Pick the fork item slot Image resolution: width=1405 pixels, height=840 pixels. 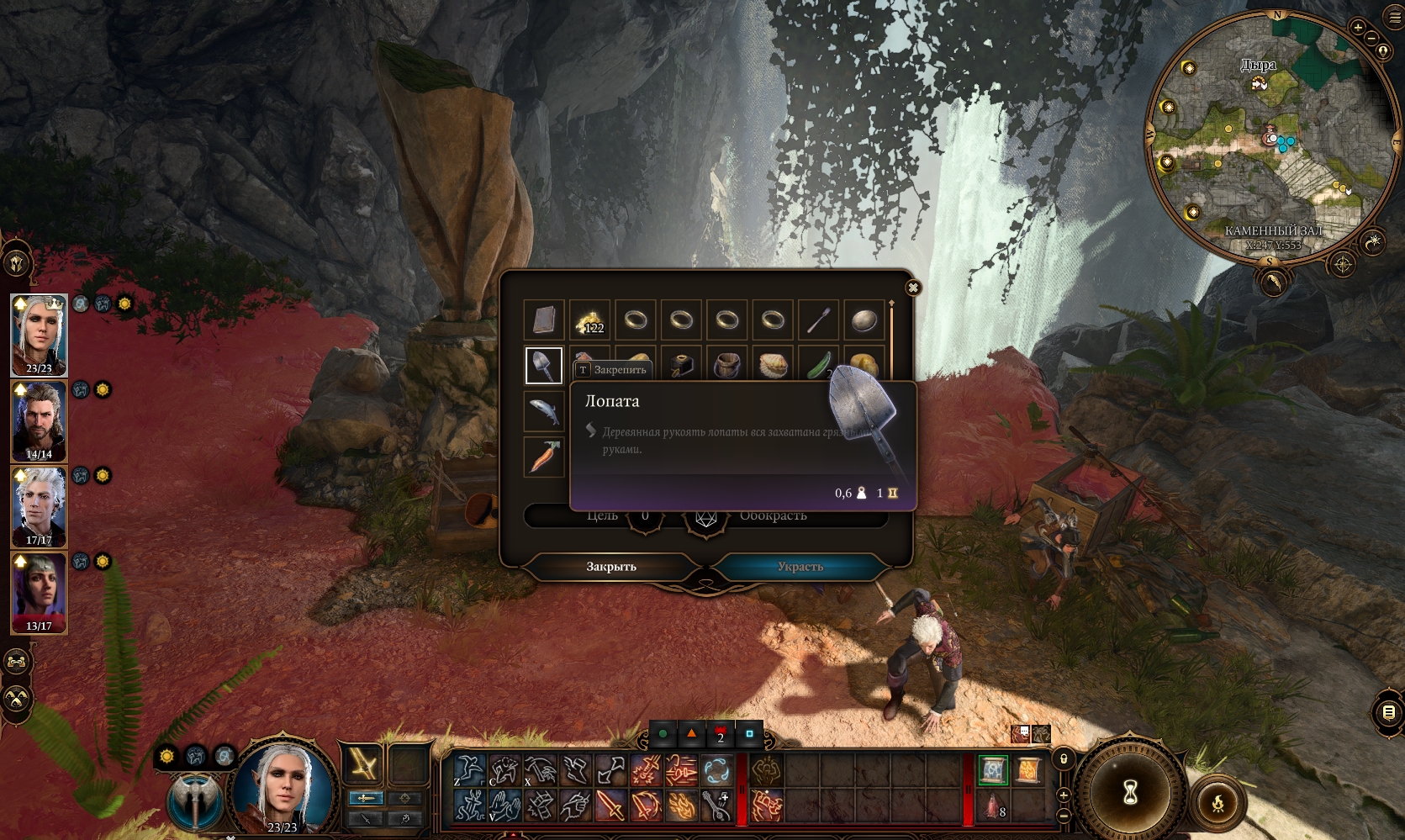(818, 320)
